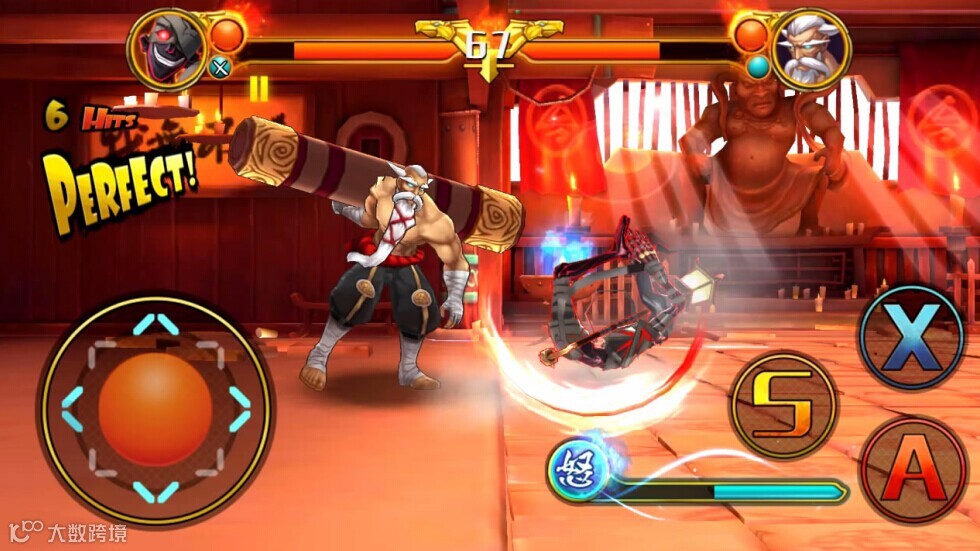Tap the red A attack button
The height and width of the screenshot is (551, 980).
click(x=913, y=470)
